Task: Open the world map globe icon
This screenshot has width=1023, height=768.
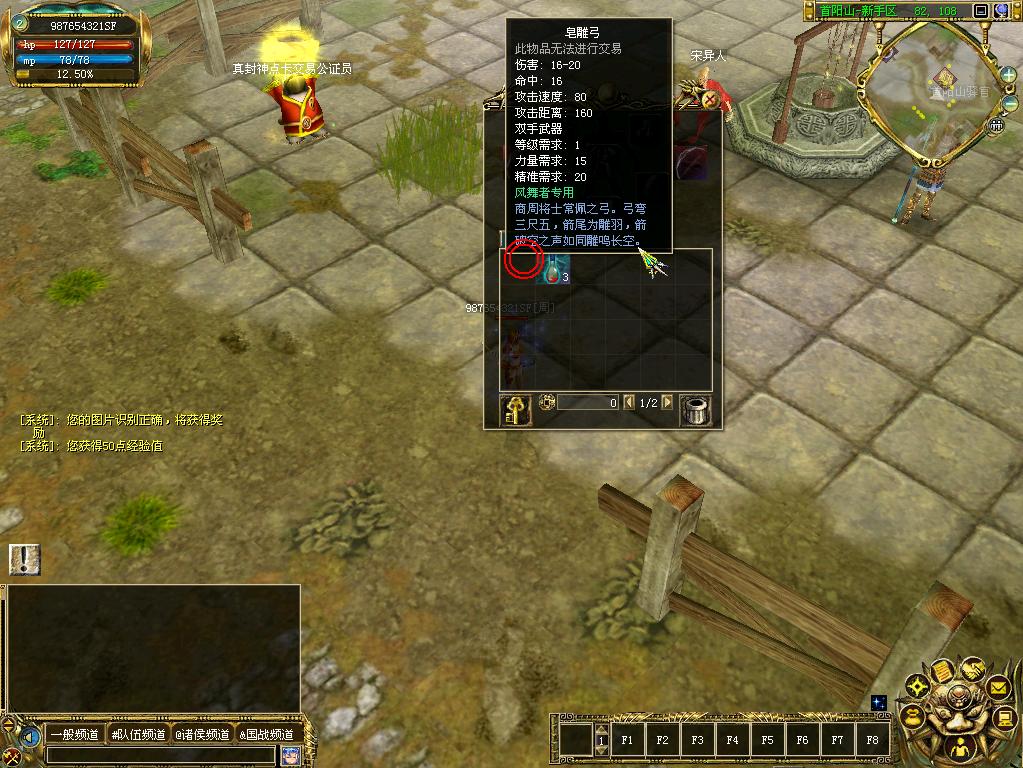Action: pyautogui.click(x=1001, y=11)
